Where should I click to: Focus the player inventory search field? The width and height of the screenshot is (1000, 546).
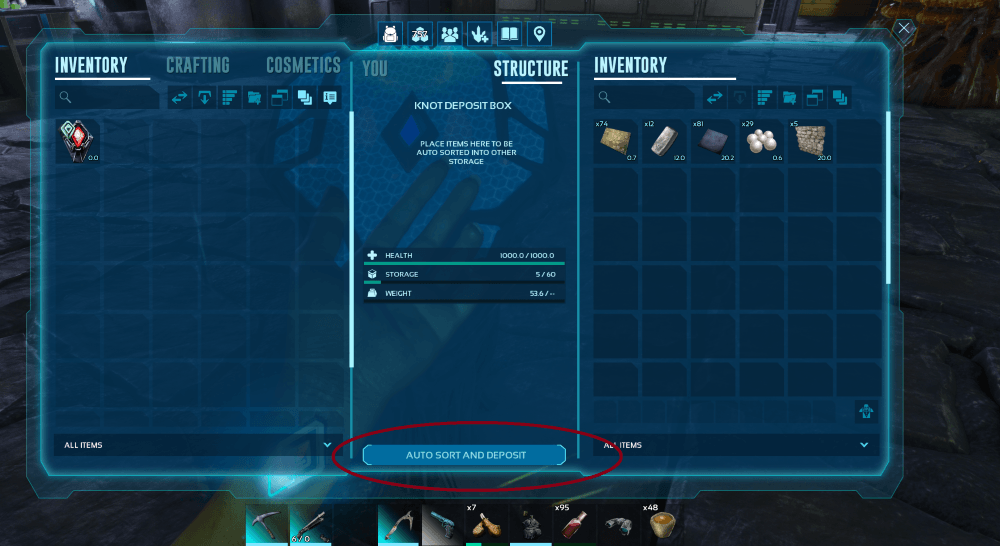coord(108,97)
